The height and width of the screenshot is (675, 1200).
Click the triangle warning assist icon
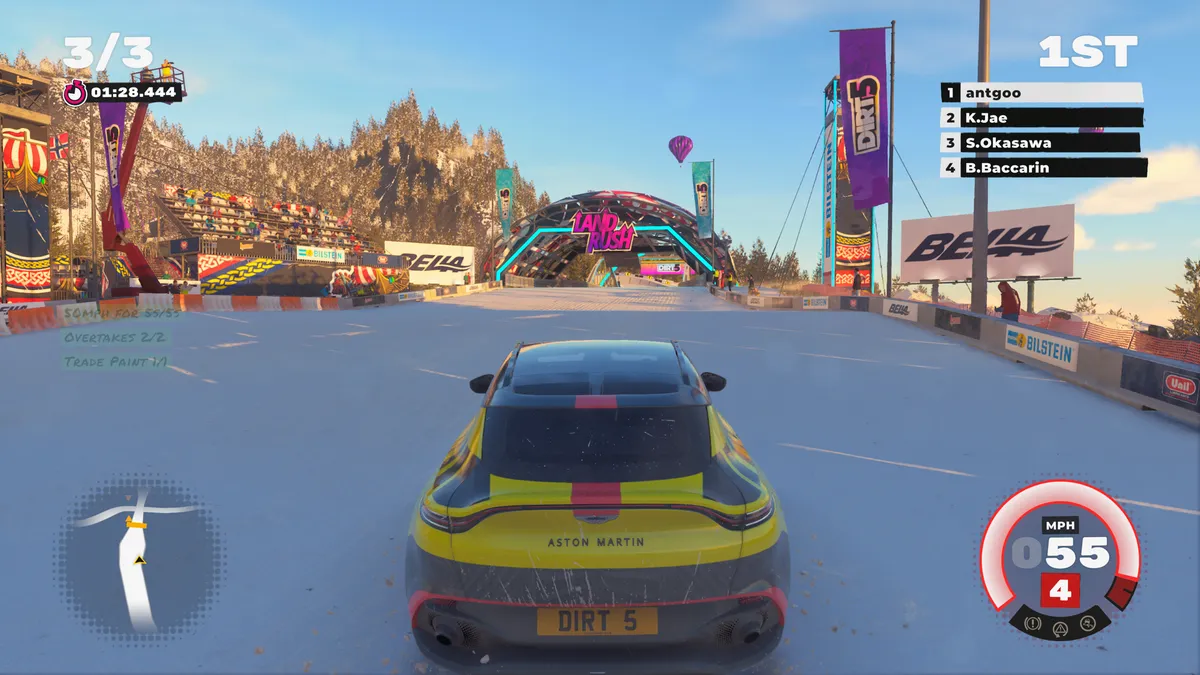1060,627
